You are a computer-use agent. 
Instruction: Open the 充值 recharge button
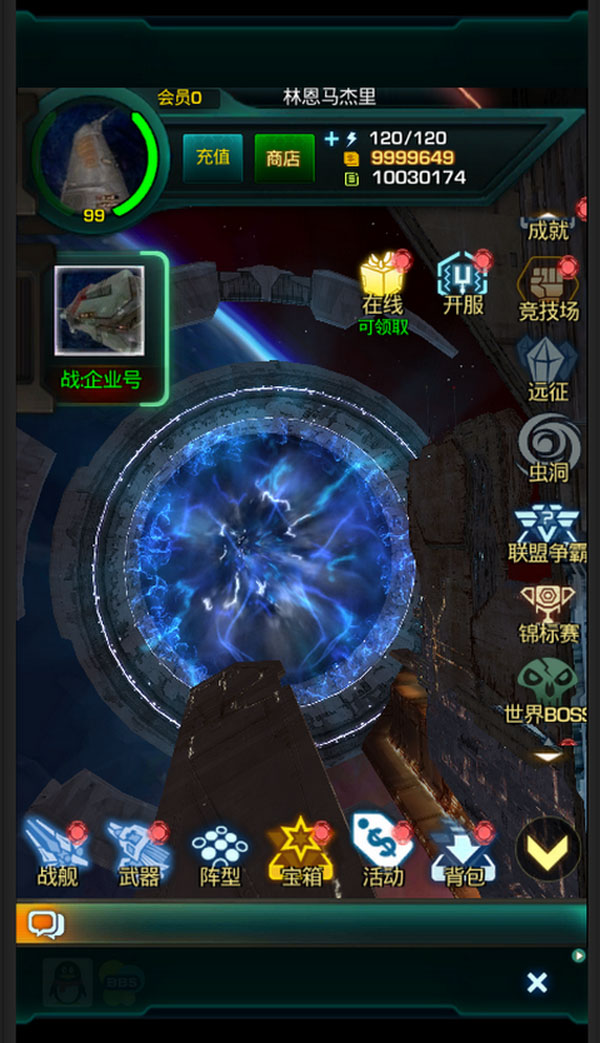click(212, 157)
